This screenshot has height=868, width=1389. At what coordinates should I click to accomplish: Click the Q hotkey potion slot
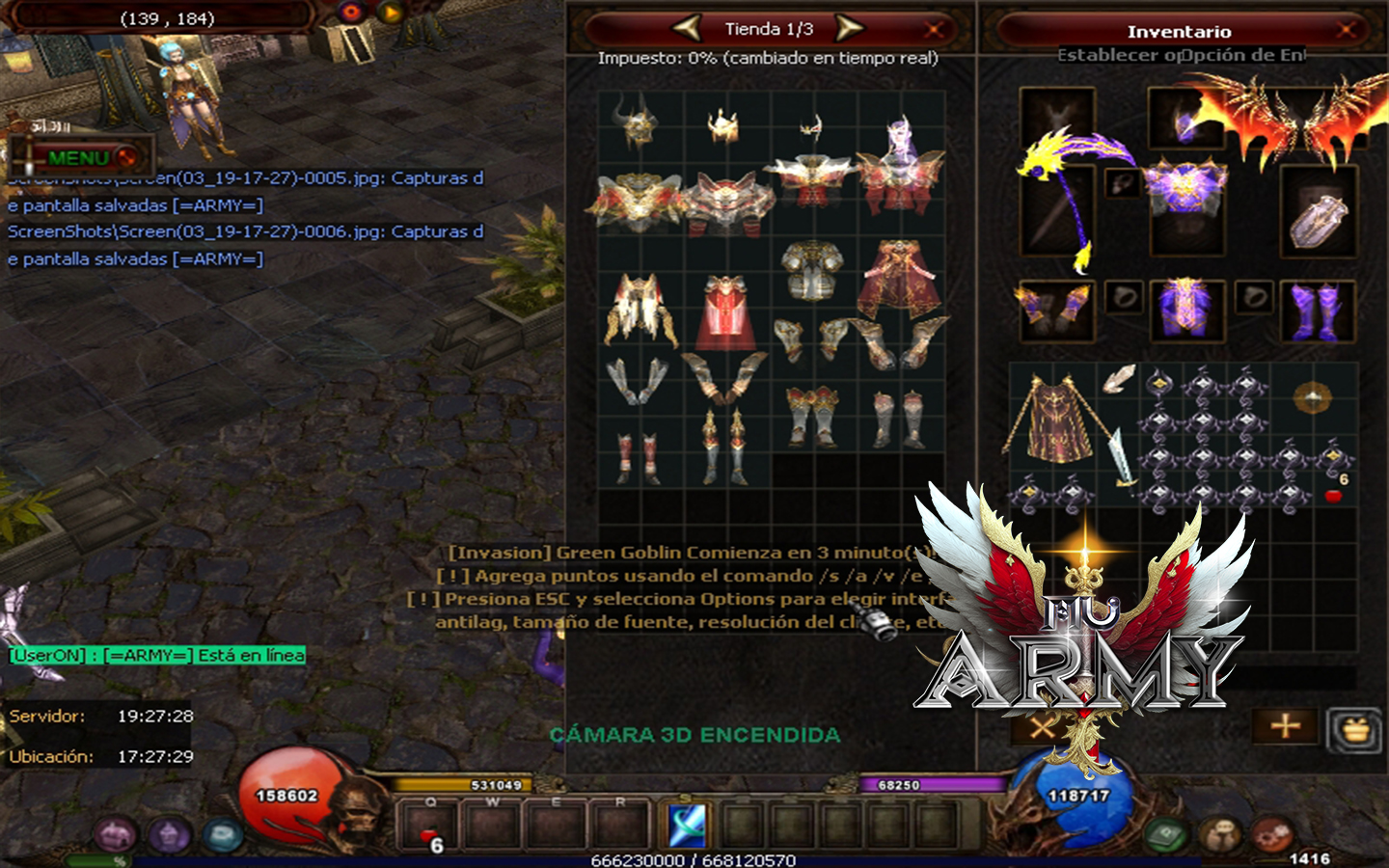click(431, 827)
